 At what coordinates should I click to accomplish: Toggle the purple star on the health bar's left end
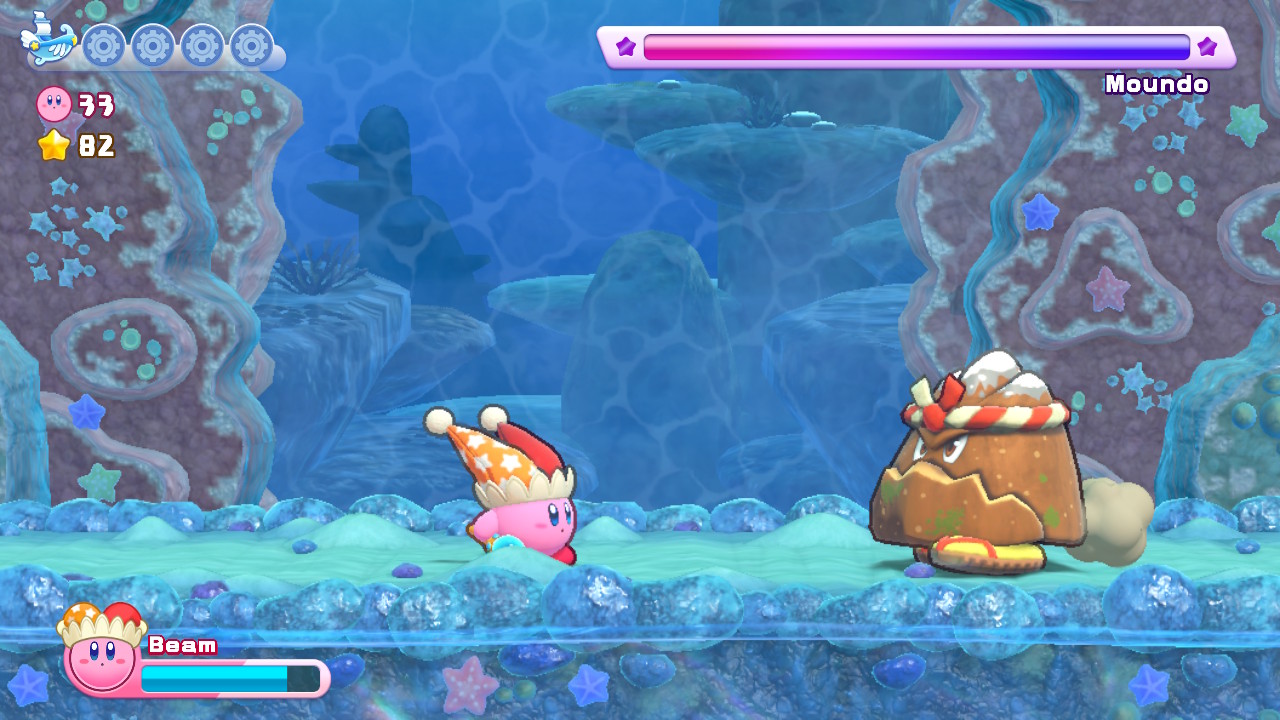[x=624, y=46]
